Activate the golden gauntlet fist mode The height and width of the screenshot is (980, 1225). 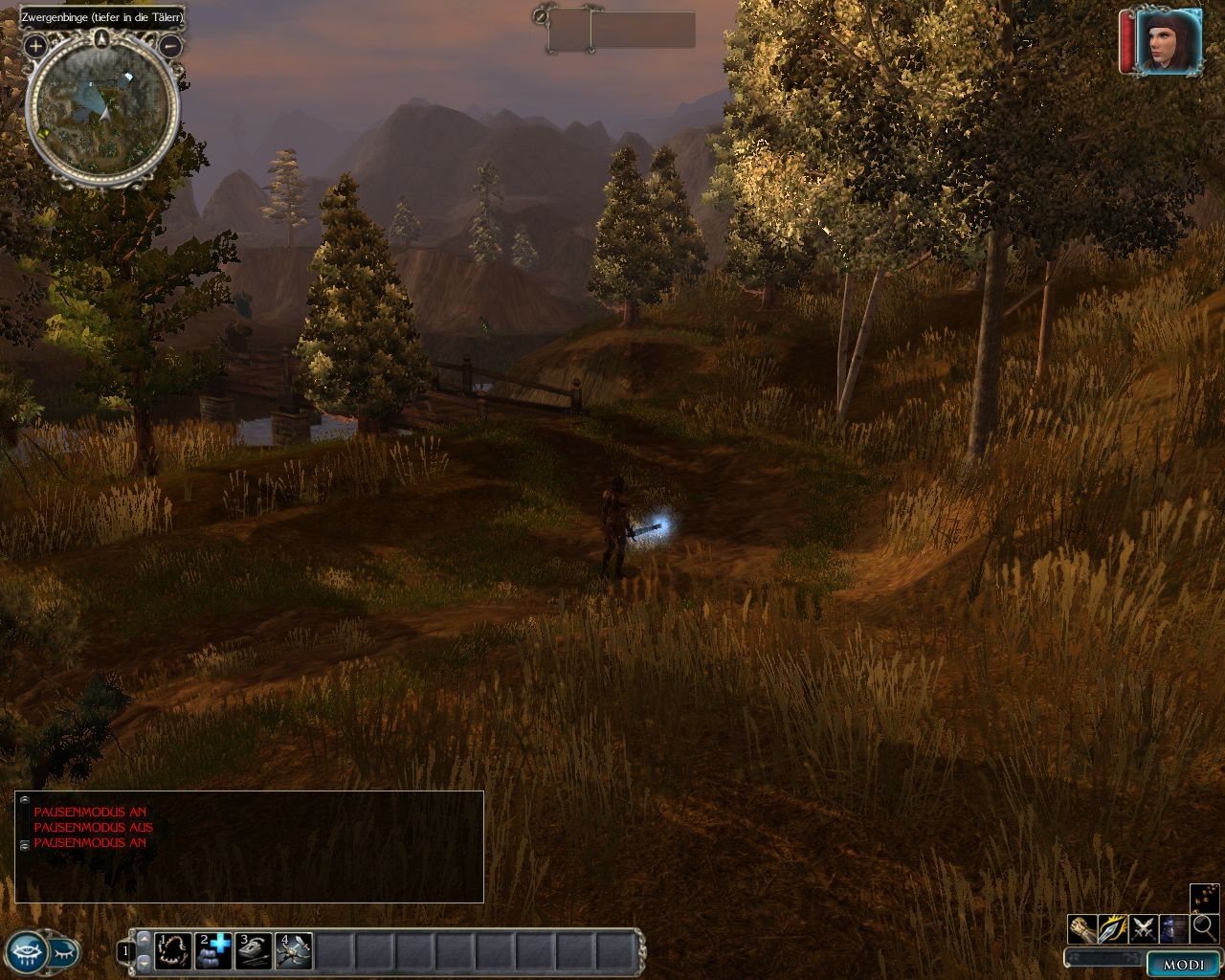[1082, 928]
